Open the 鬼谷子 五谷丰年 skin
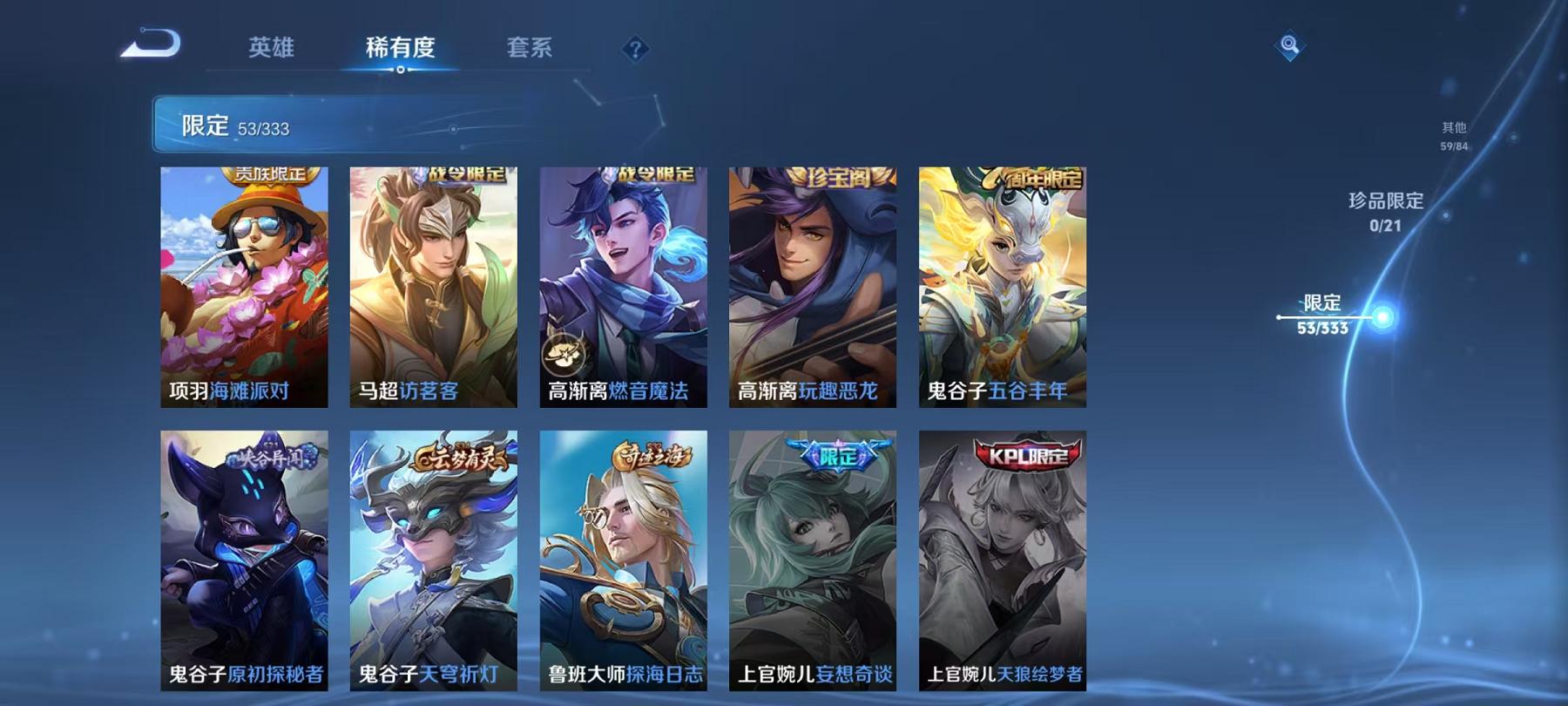This screenshot has width=1568, height=706. [999, 288]
